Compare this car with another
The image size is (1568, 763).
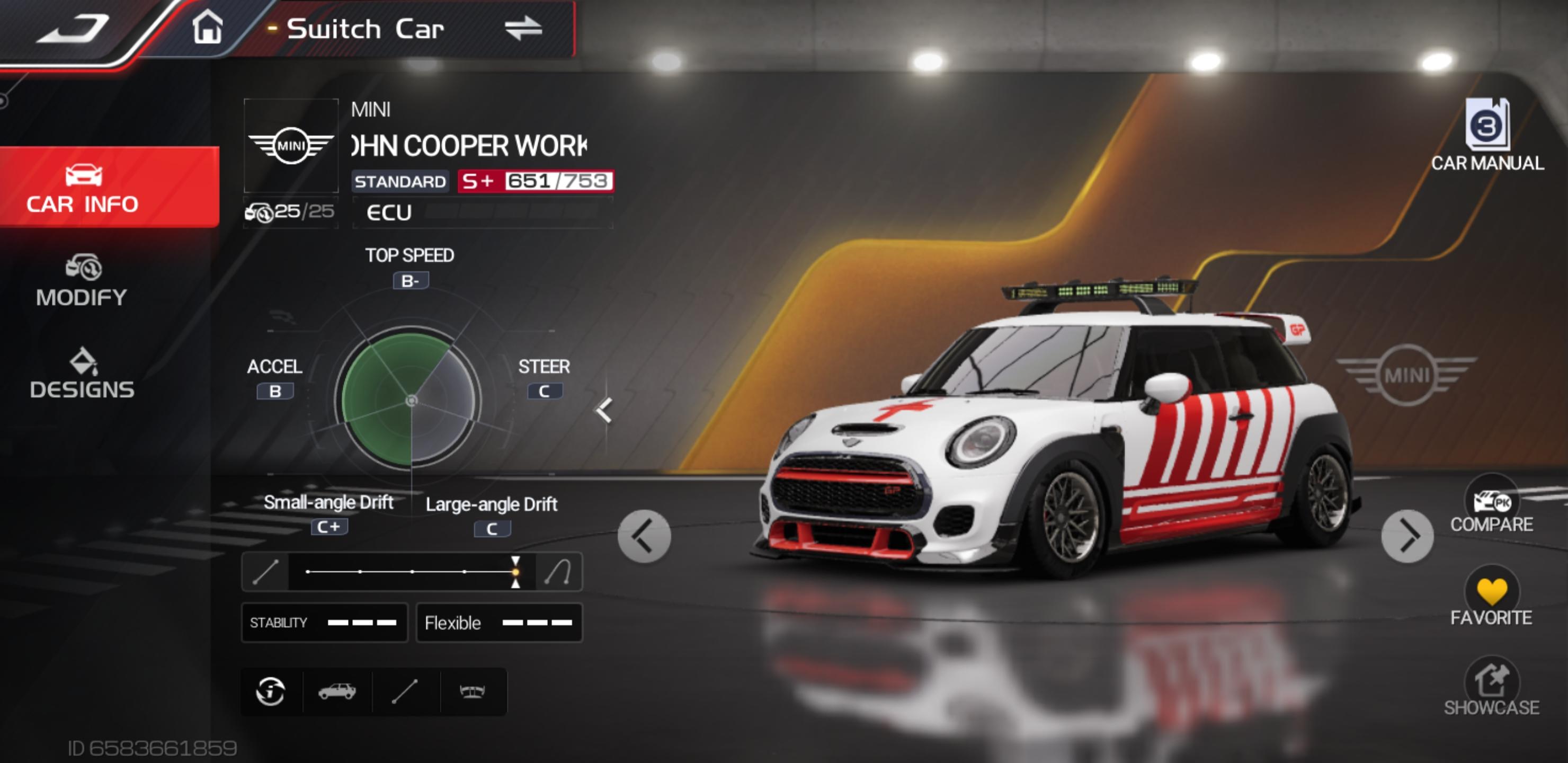click(x=1491, y=505)
